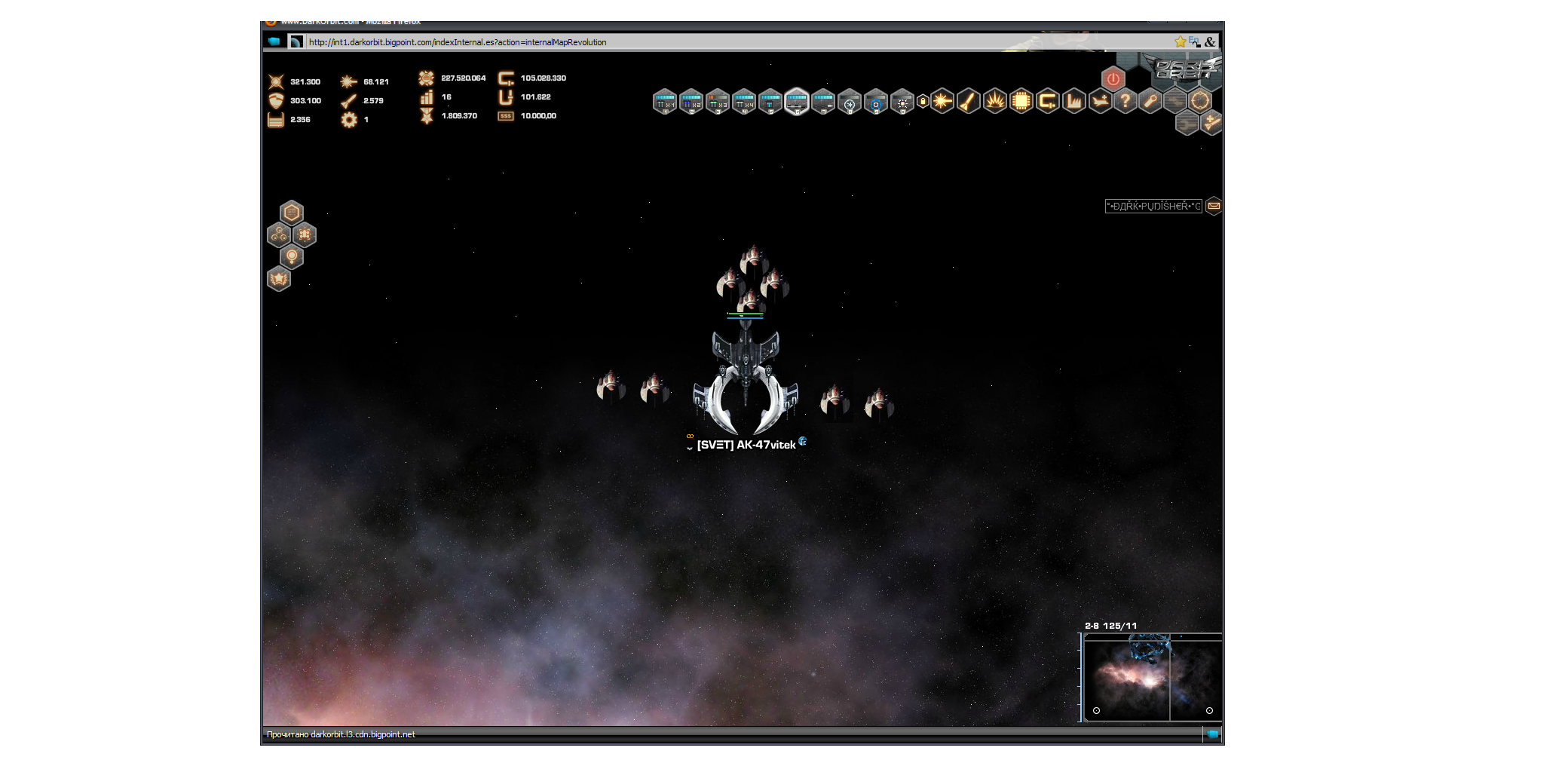Open the CPU chip category icon
The image size is (1568, 772).
point(1021,101)
